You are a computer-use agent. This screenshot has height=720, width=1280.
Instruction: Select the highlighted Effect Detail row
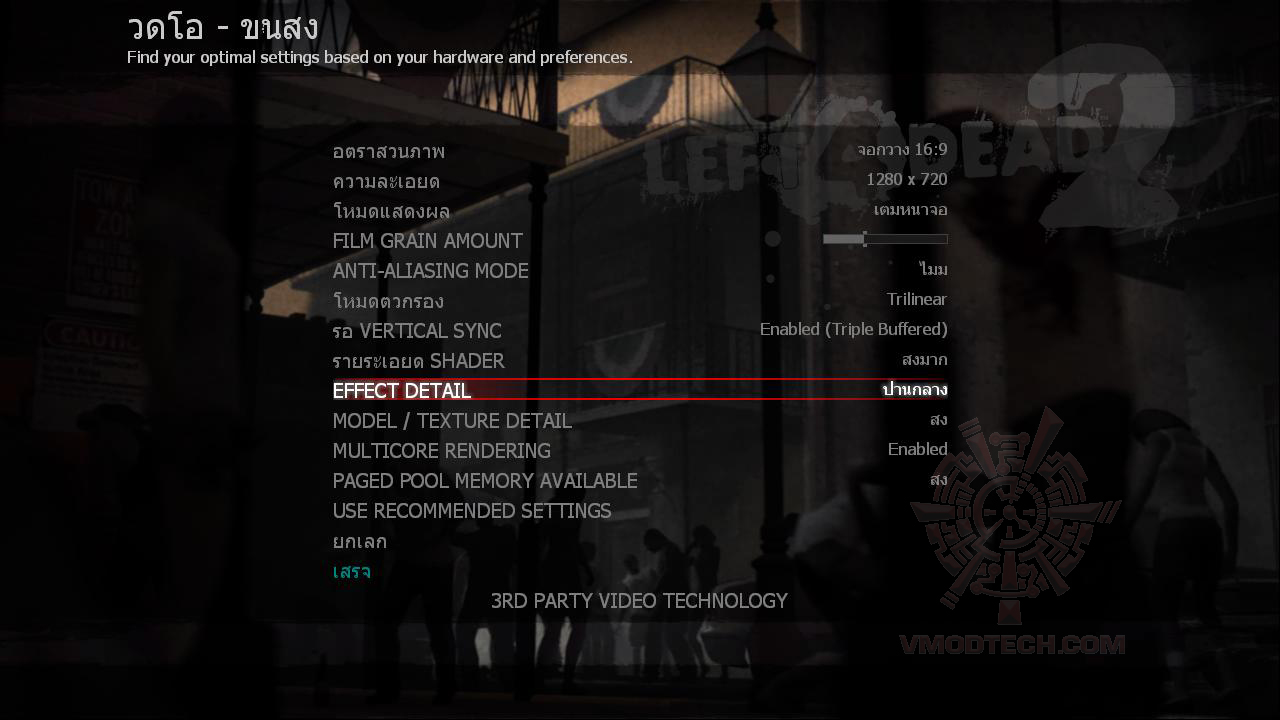point(640,390)
